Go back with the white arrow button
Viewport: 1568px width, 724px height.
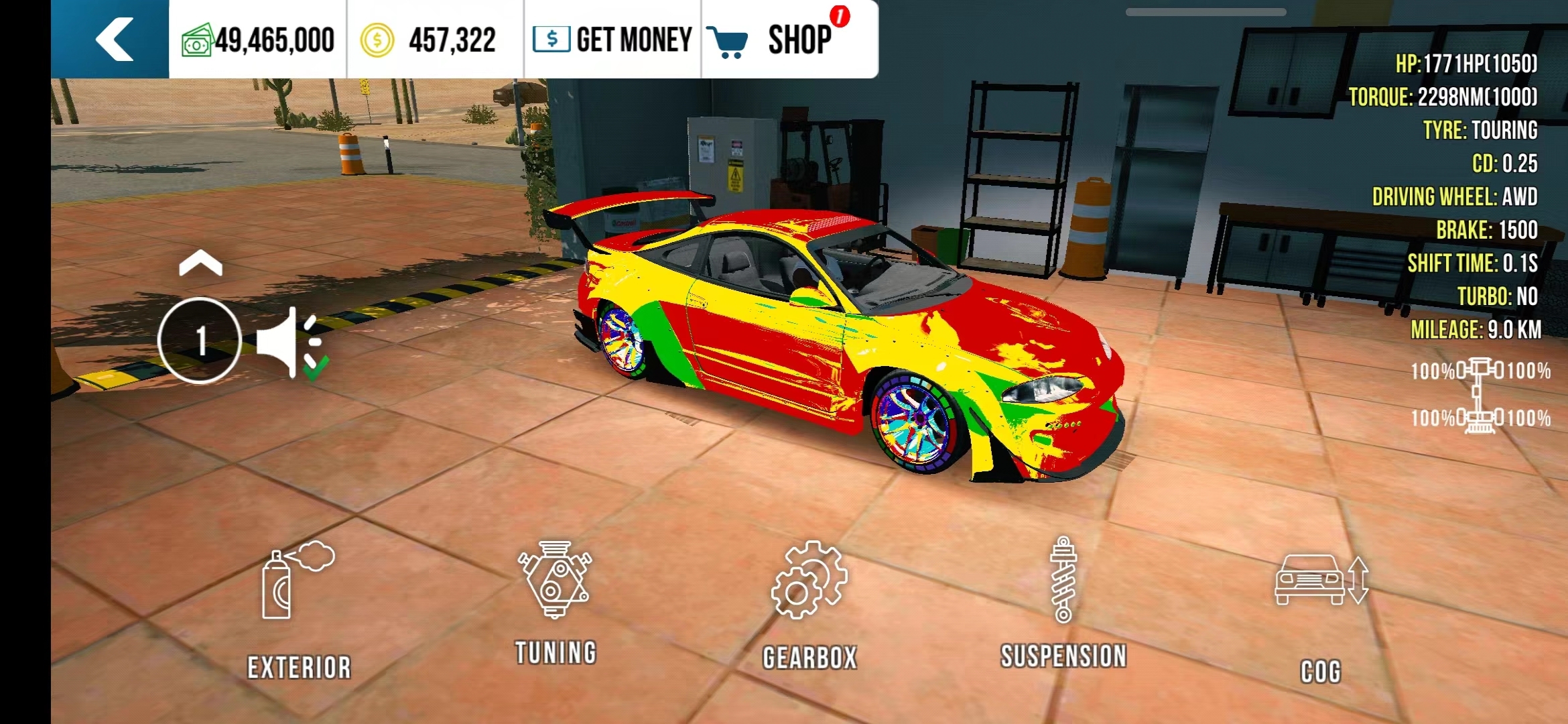coord(114,40)
